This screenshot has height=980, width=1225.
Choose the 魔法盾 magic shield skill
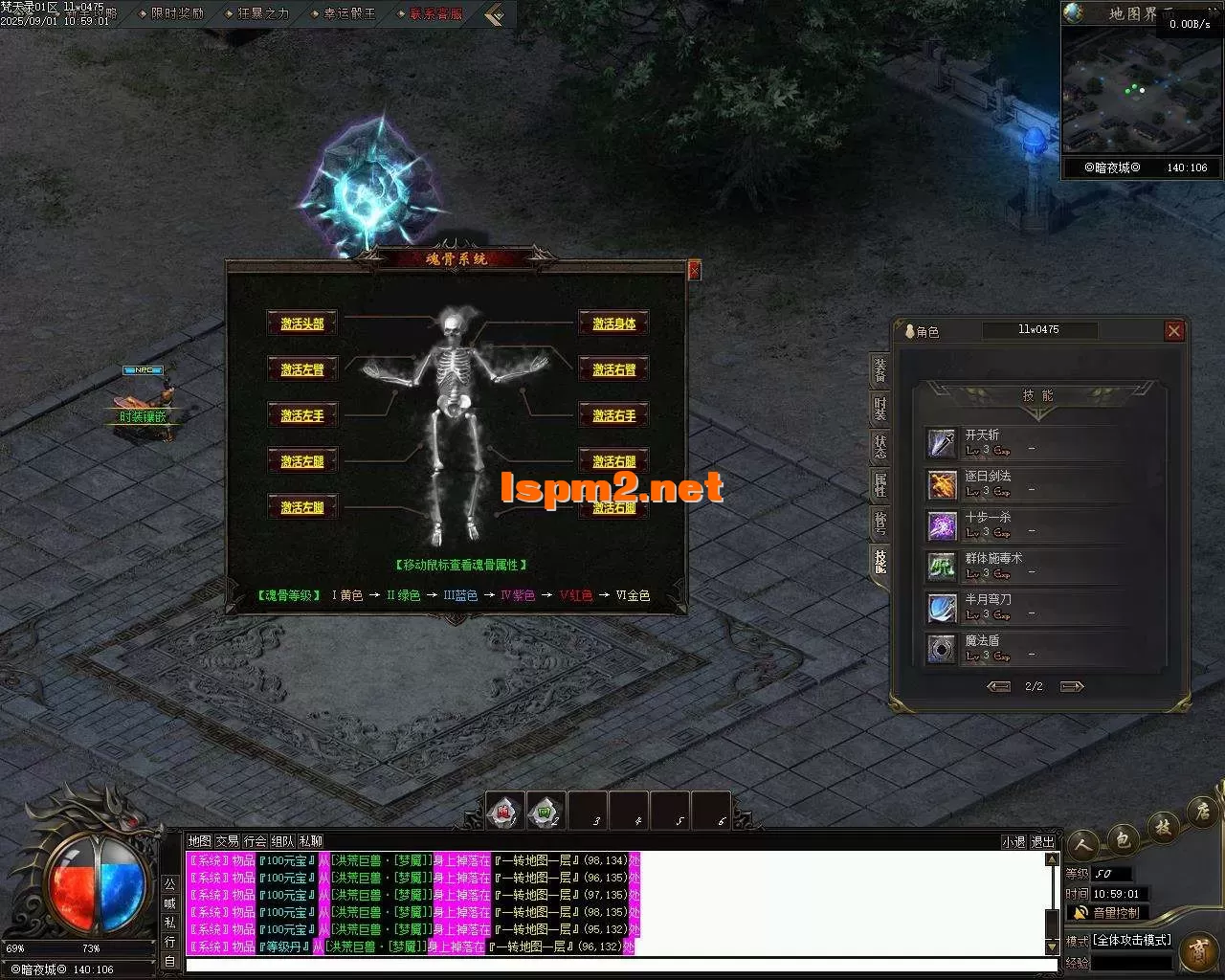click(942, 649)
